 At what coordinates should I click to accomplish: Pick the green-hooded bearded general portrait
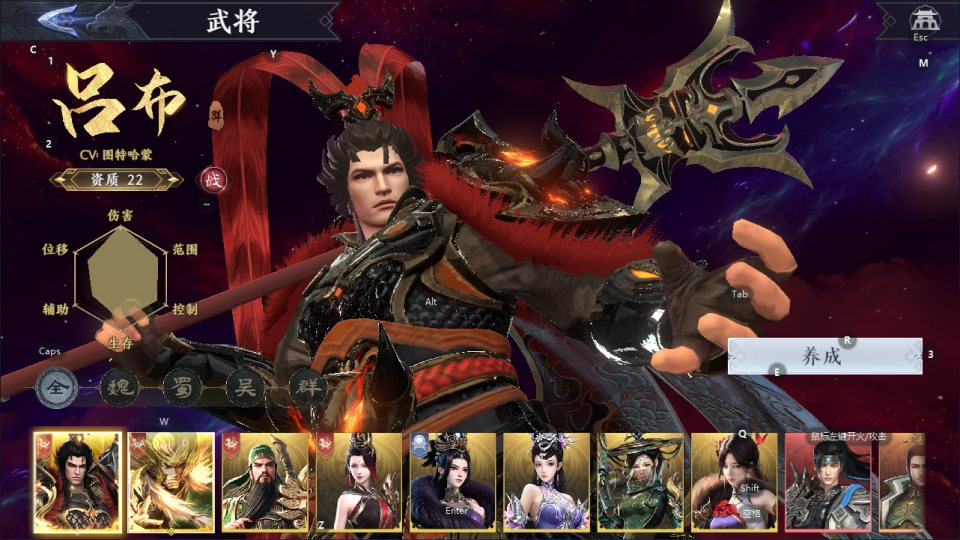coord(265,482)
